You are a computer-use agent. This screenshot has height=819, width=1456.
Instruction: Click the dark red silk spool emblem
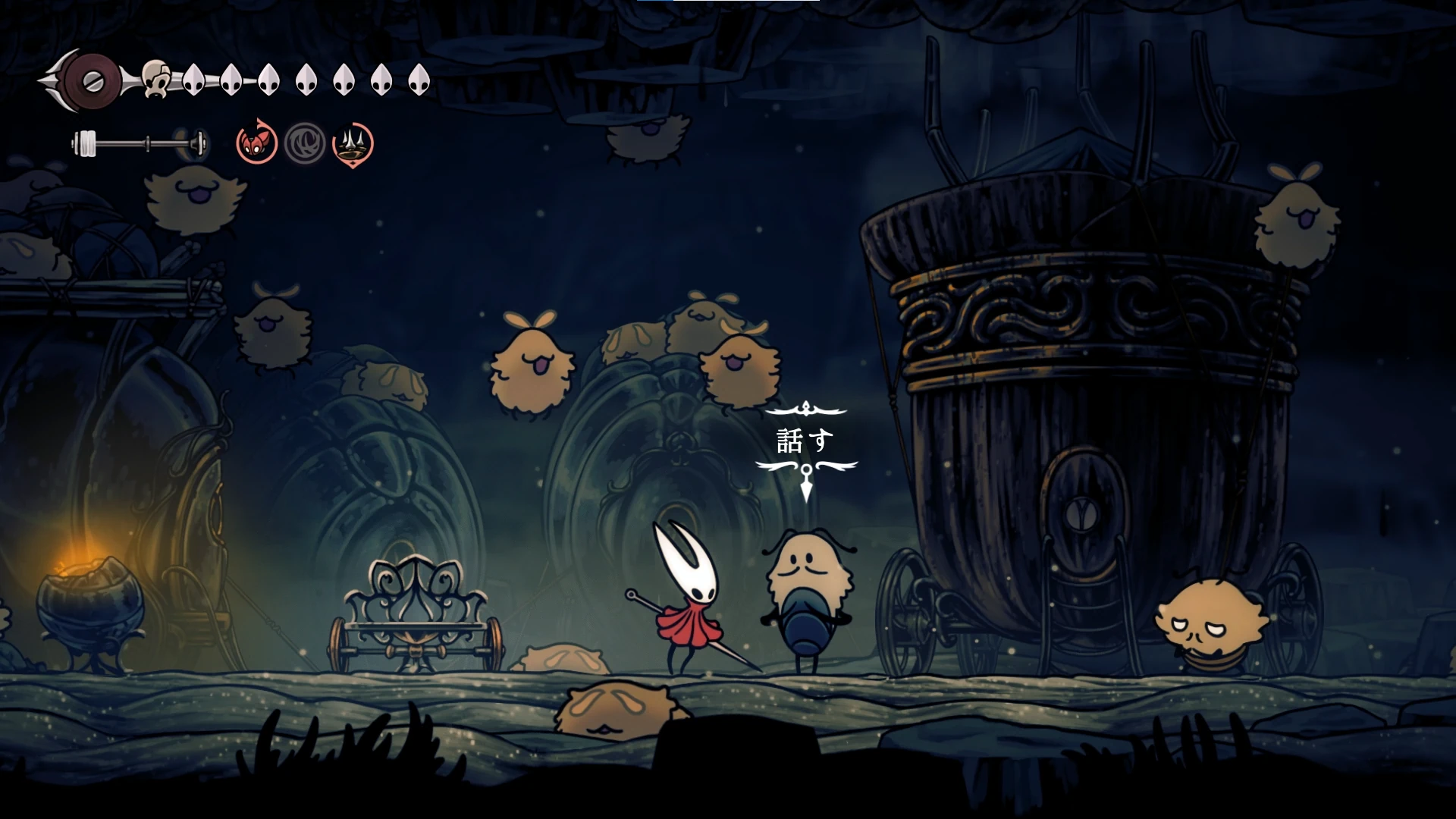coord(93,80)
